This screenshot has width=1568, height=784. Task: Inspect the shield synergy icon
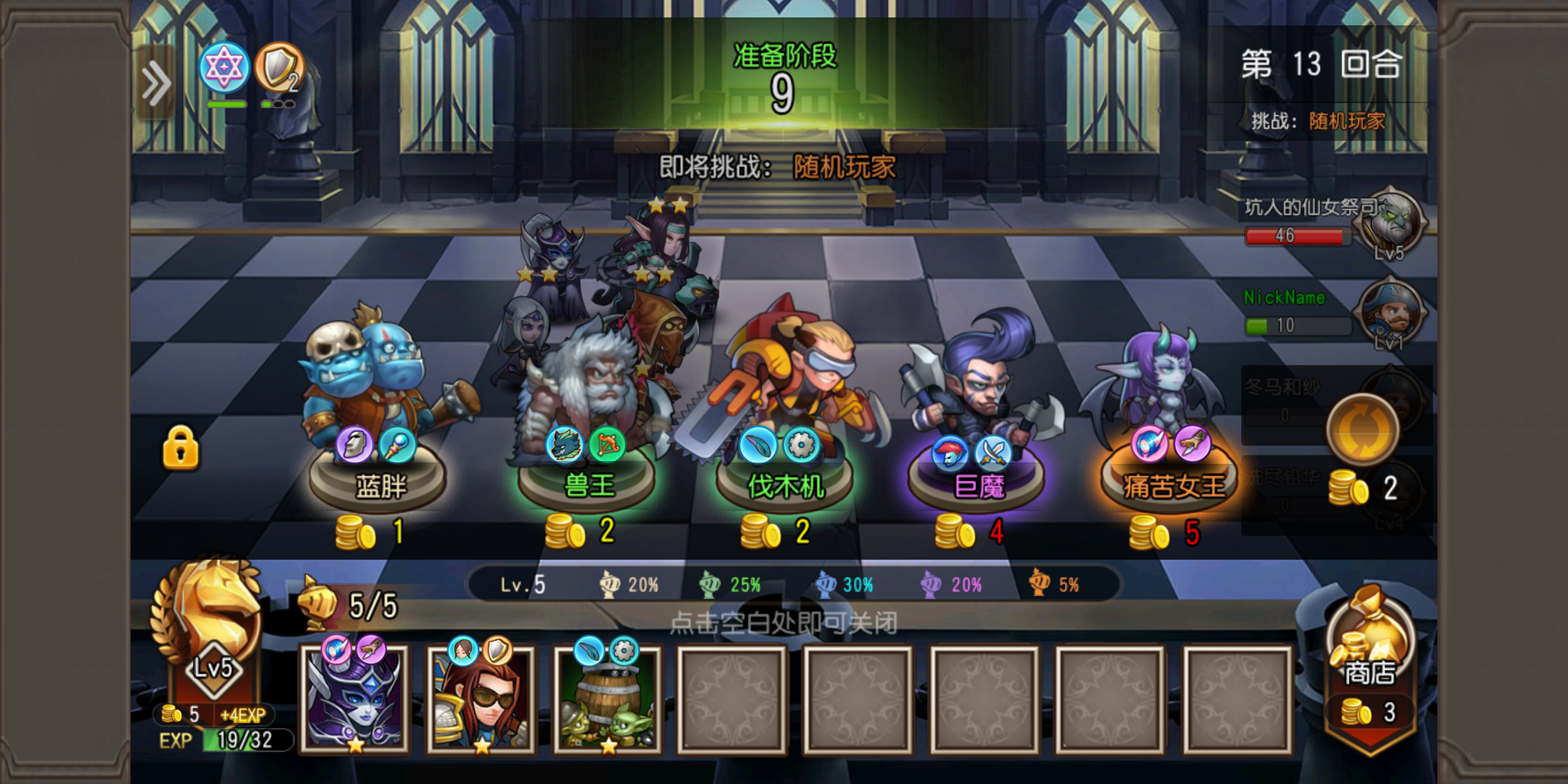(279, 68)
